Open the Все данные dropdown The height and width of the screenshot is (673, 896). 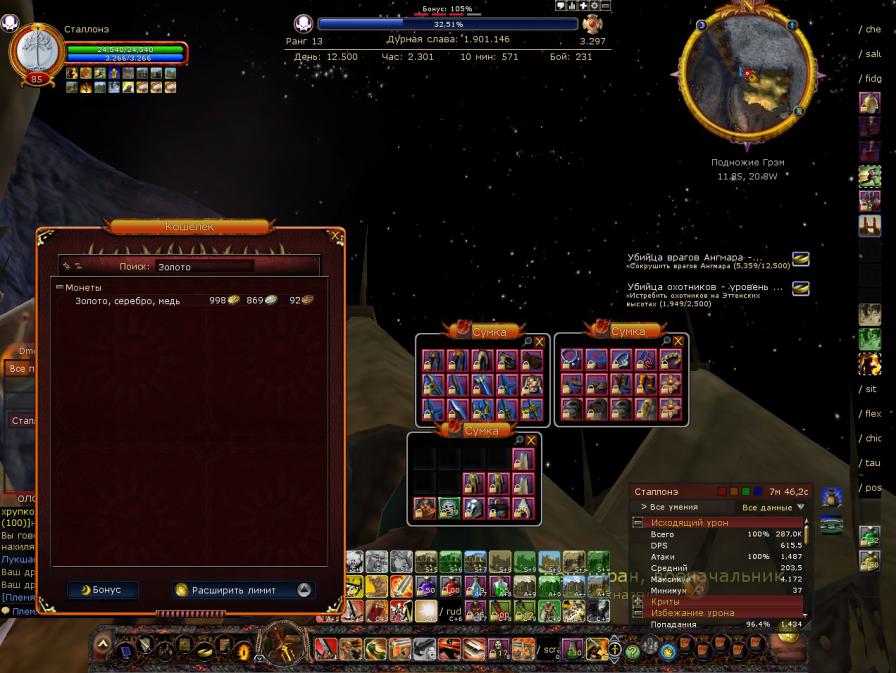[x=773, y=508]
